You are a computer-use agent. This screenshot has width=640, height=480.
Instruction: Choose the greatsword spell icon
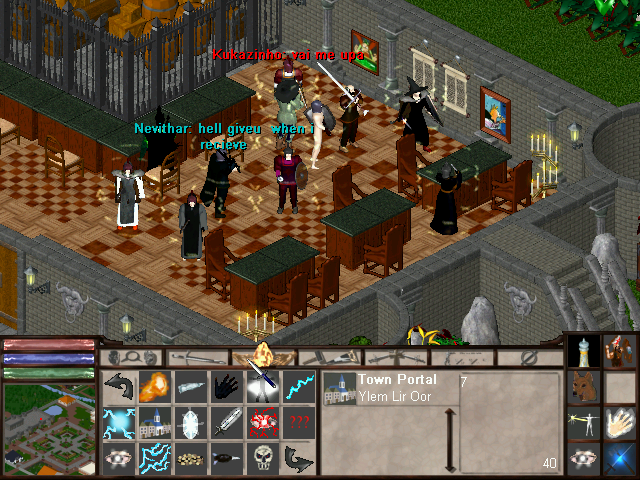tap(226, 422)
